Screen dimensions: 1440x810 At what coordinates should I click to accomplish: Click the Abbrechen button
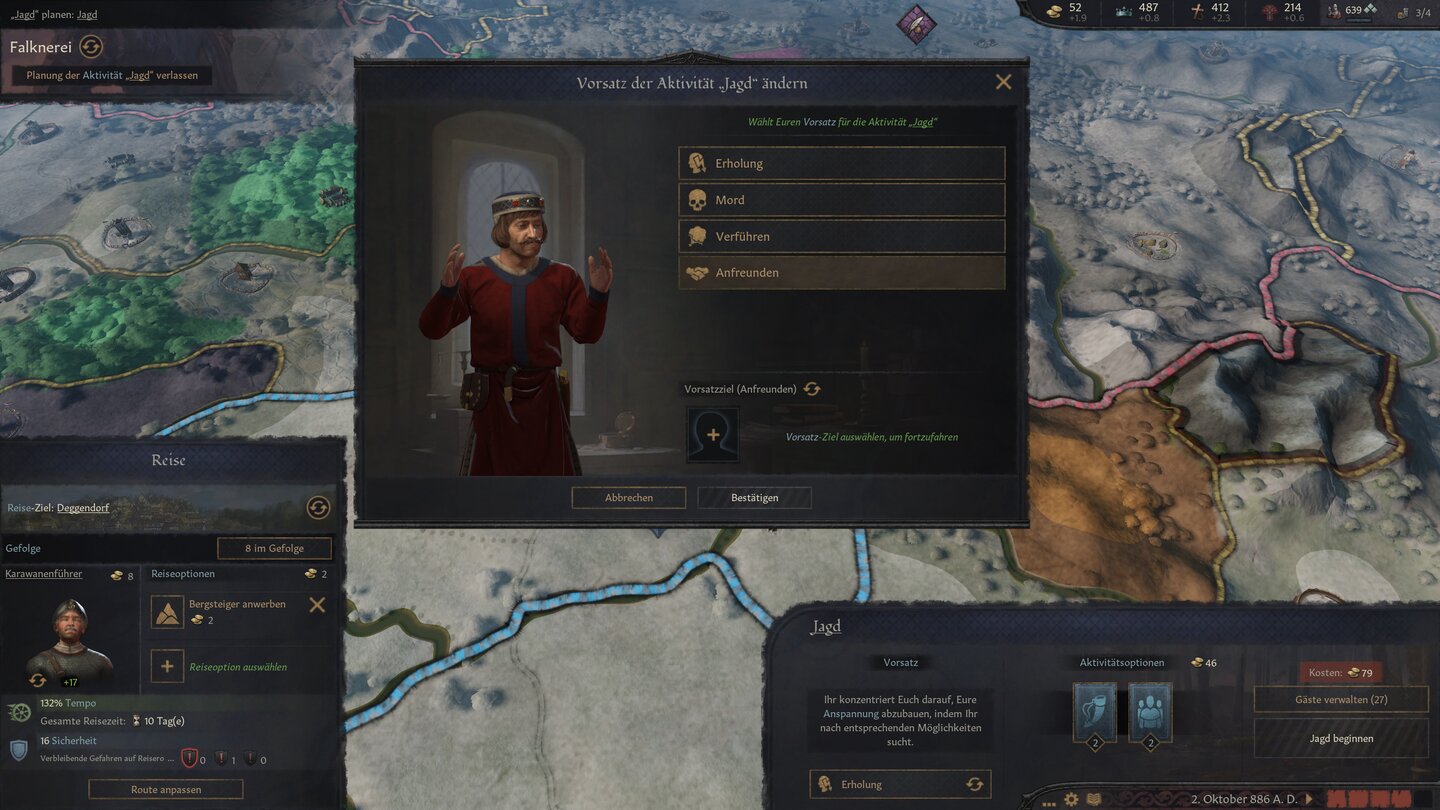(628, 498)
